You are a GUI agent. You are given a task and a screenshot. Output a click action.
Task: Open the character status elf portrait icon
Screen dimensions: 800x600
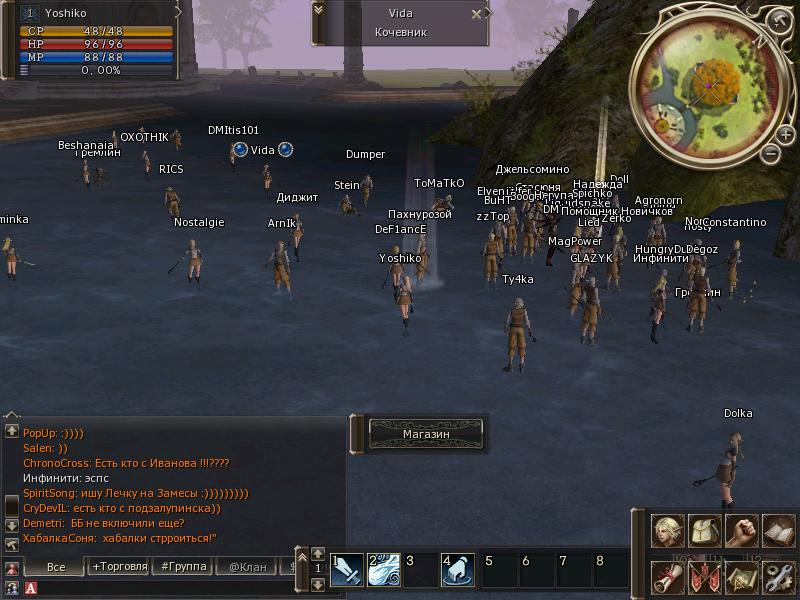pyautogui.click(x=668, y=531)
